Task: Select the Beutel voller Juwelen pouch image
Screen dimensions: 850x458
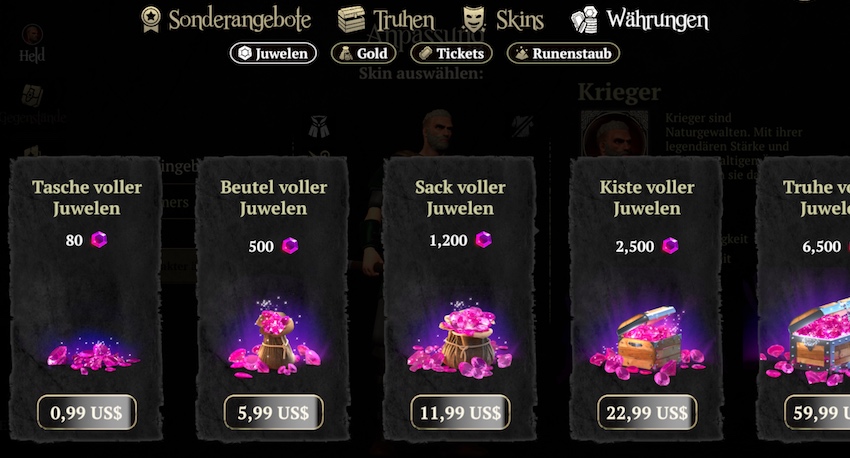Action: click(x=273, y=340)
